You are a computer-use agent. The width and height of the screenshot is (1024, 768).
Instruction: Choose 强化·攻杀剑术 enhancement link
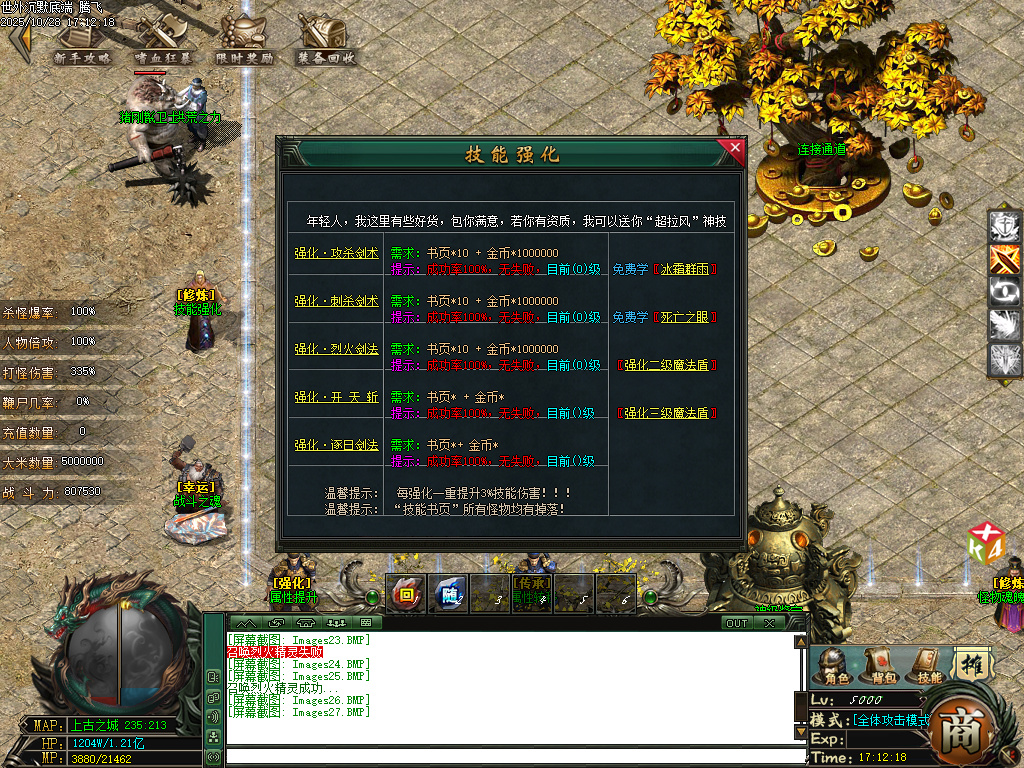336,254
